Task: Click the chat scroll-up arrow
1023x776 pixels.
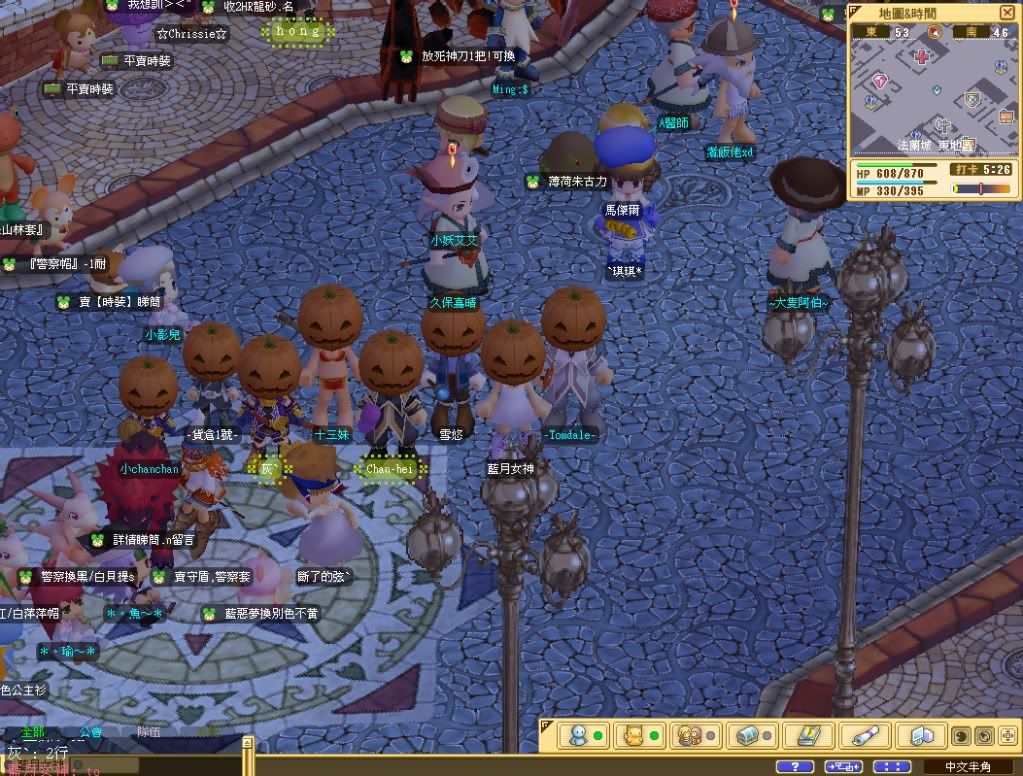Action: (247, 744)
